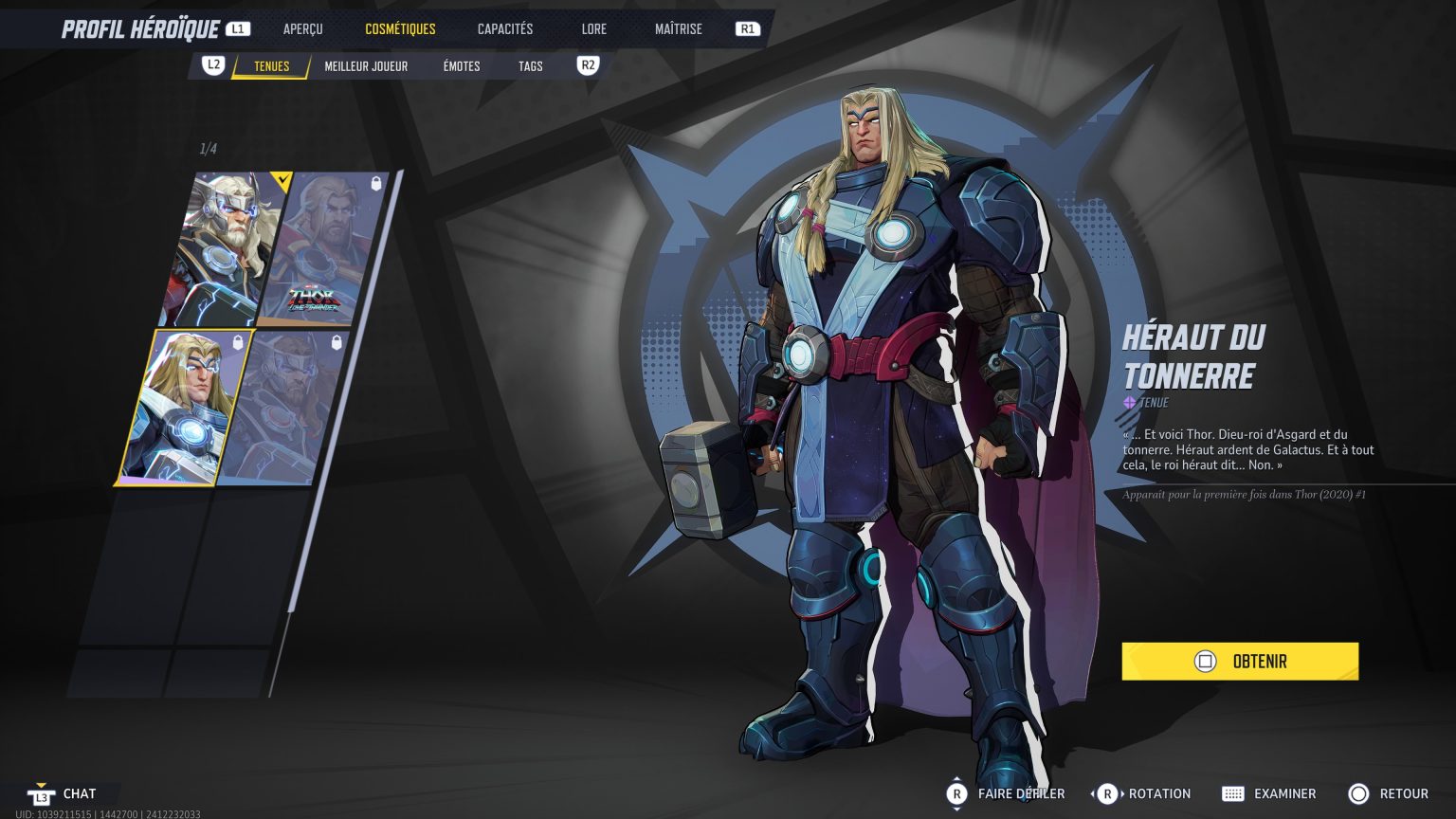This screenshot has width=1456, height=819.
Task: Switch to the ÉMOTES sub-tab
Action: click(461, 65)
